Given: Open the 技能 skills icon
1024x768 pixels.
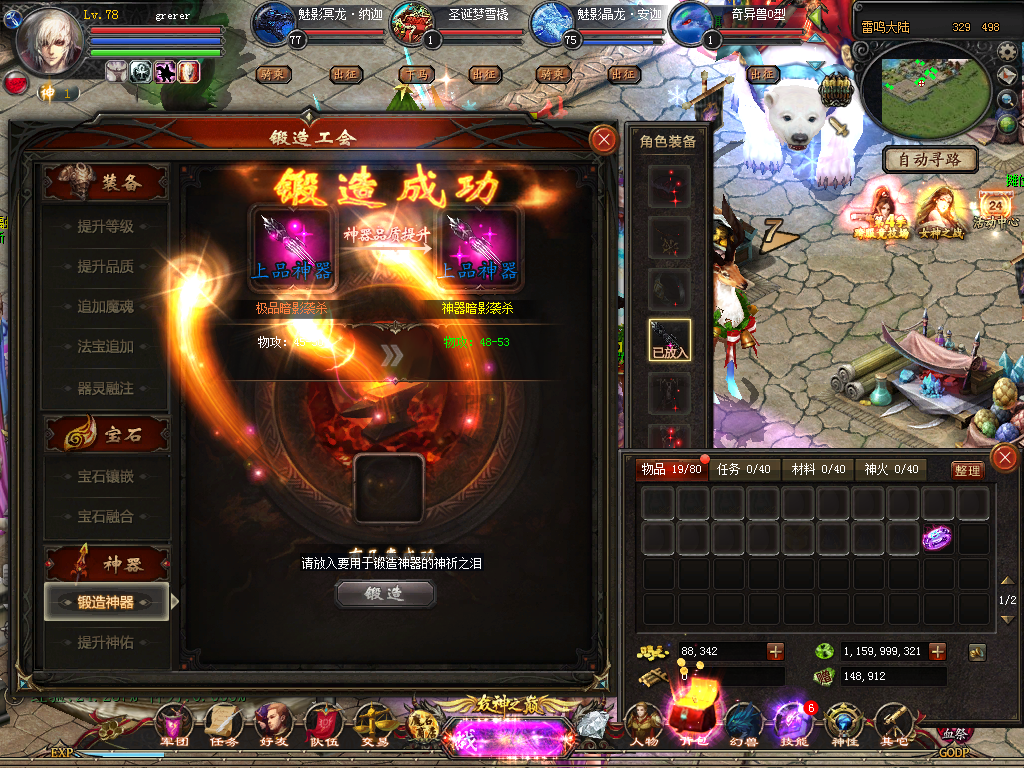Looking at the screenshot, I should pos(790,723).
